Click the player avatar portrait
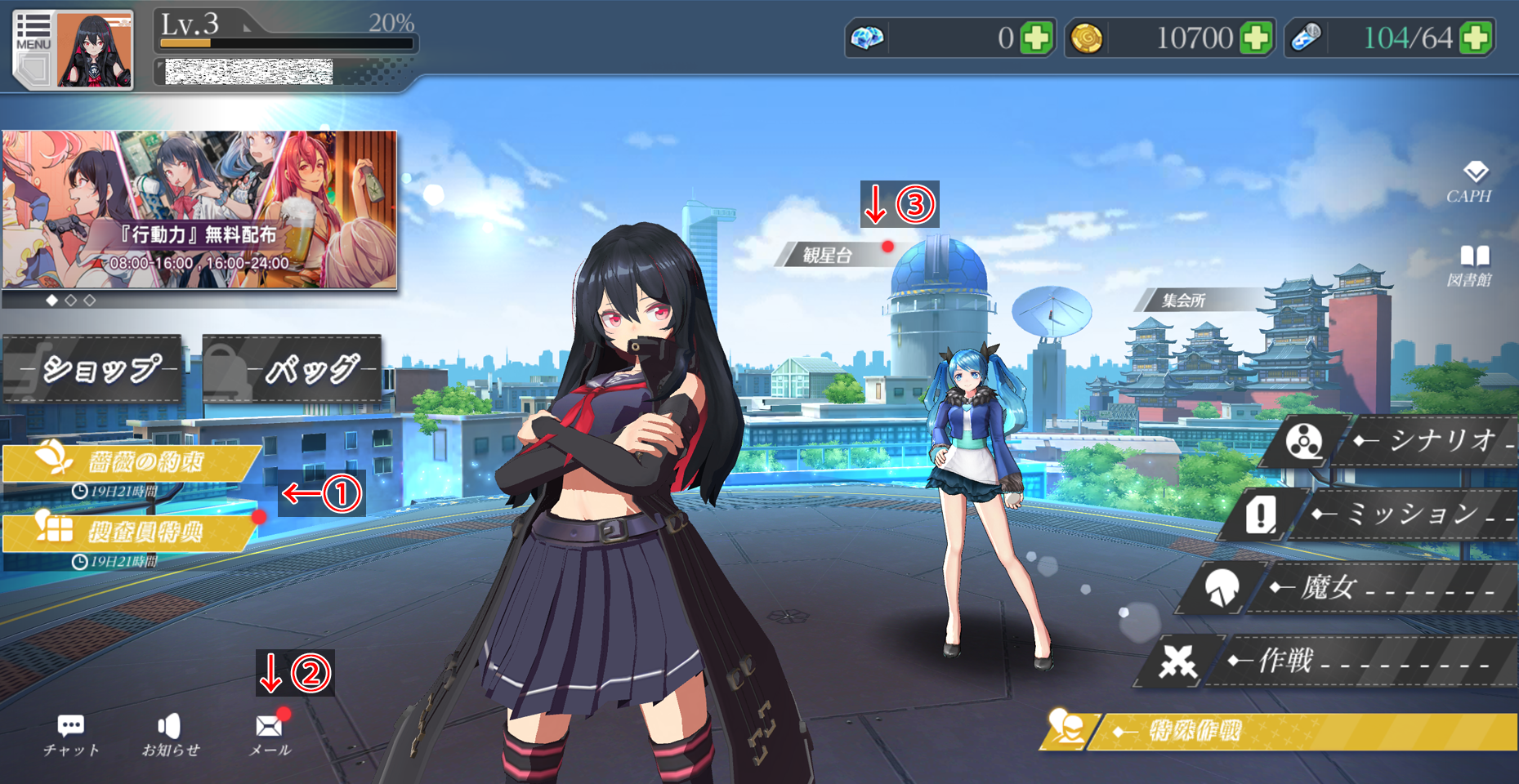This screenshot has width=1519, height=784. tap(94, 51)
